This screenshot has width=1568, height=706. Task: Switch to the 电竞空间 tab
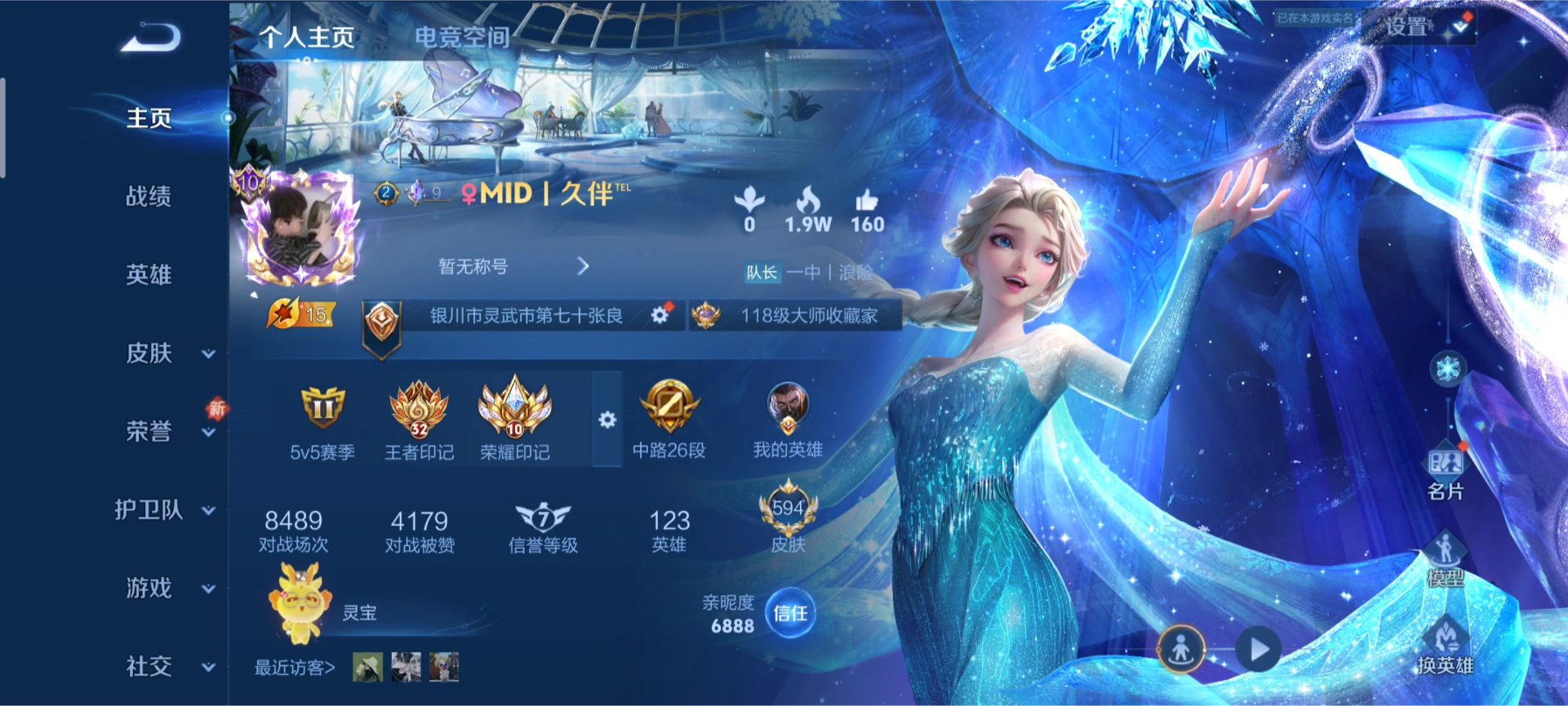(x=462, y=37)
